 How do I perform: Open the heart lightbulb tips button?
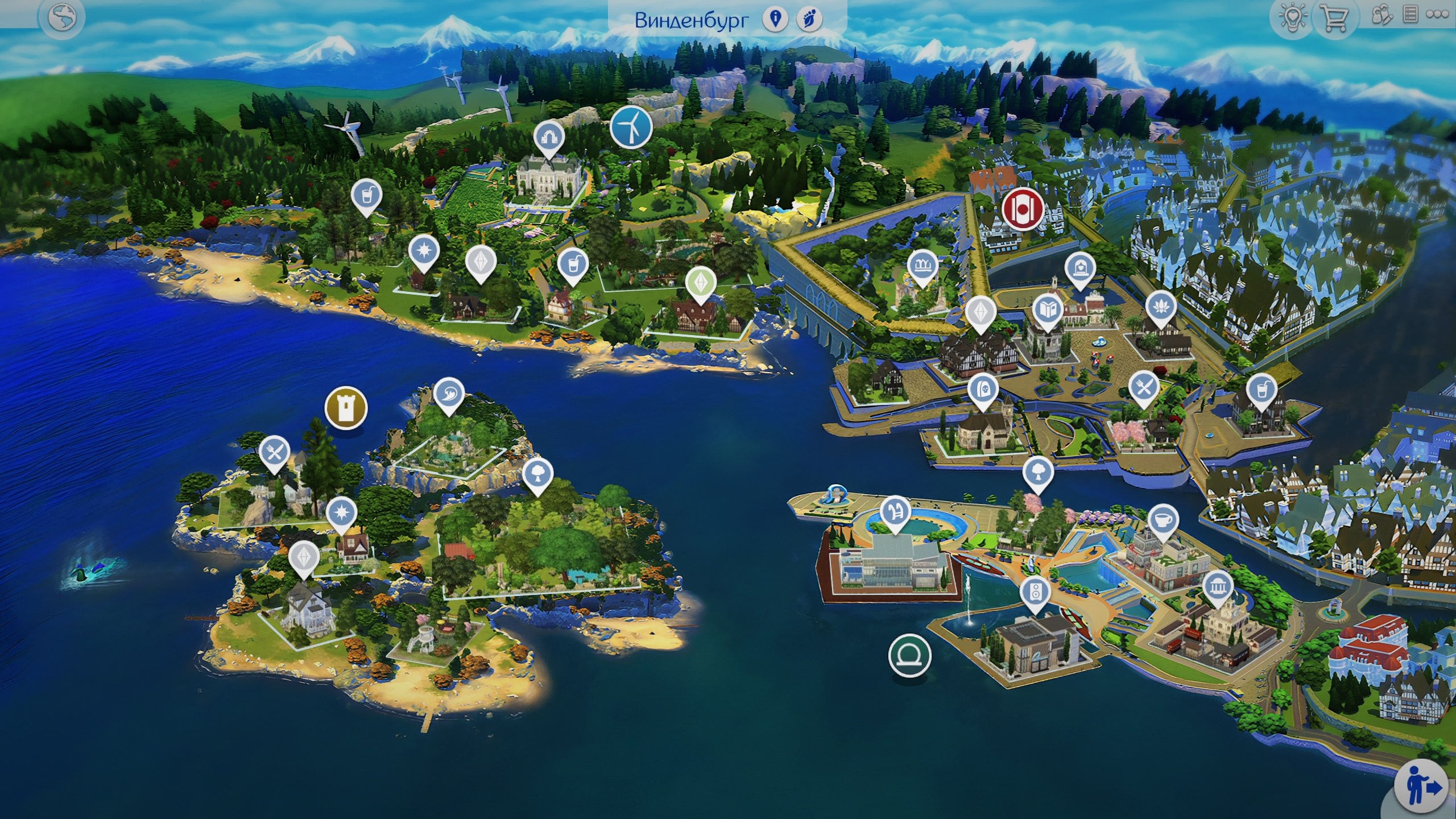(x=1292, y=19)
